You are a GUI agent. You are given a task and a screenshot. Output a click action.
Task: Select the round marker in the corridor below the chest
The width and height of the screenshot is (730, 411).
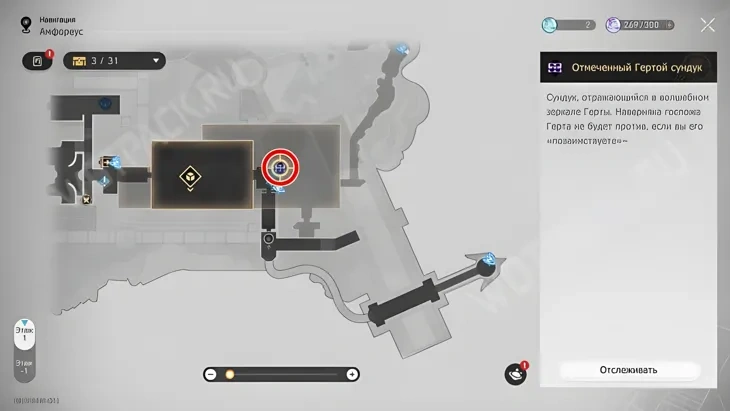click(269, 239)
